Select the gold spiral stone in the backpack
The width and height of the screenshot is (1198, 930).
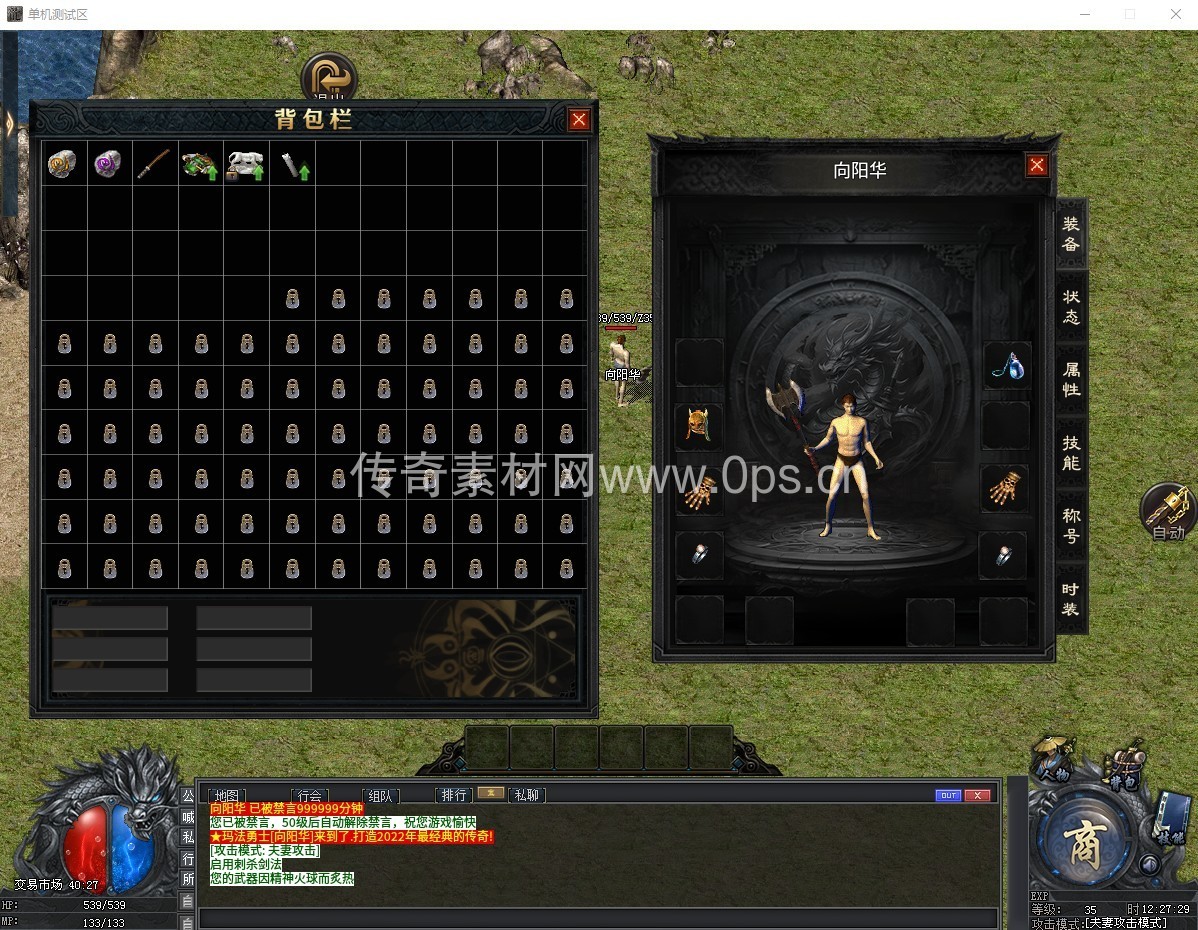63,164
